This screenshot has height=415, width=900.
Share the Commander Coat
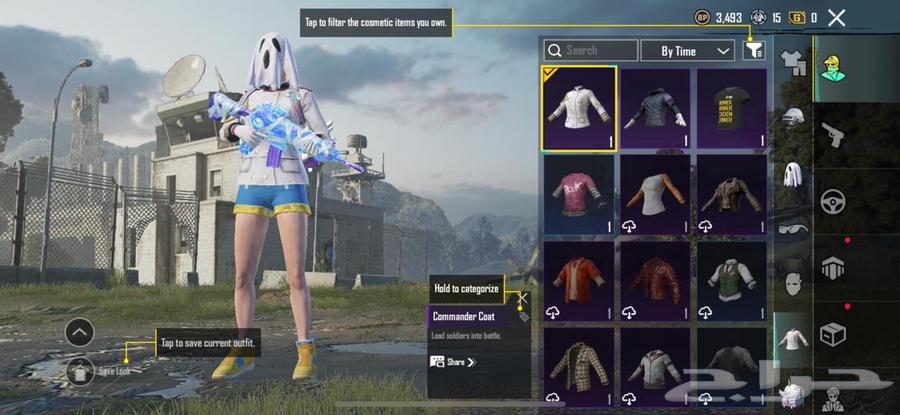[461, 362]
